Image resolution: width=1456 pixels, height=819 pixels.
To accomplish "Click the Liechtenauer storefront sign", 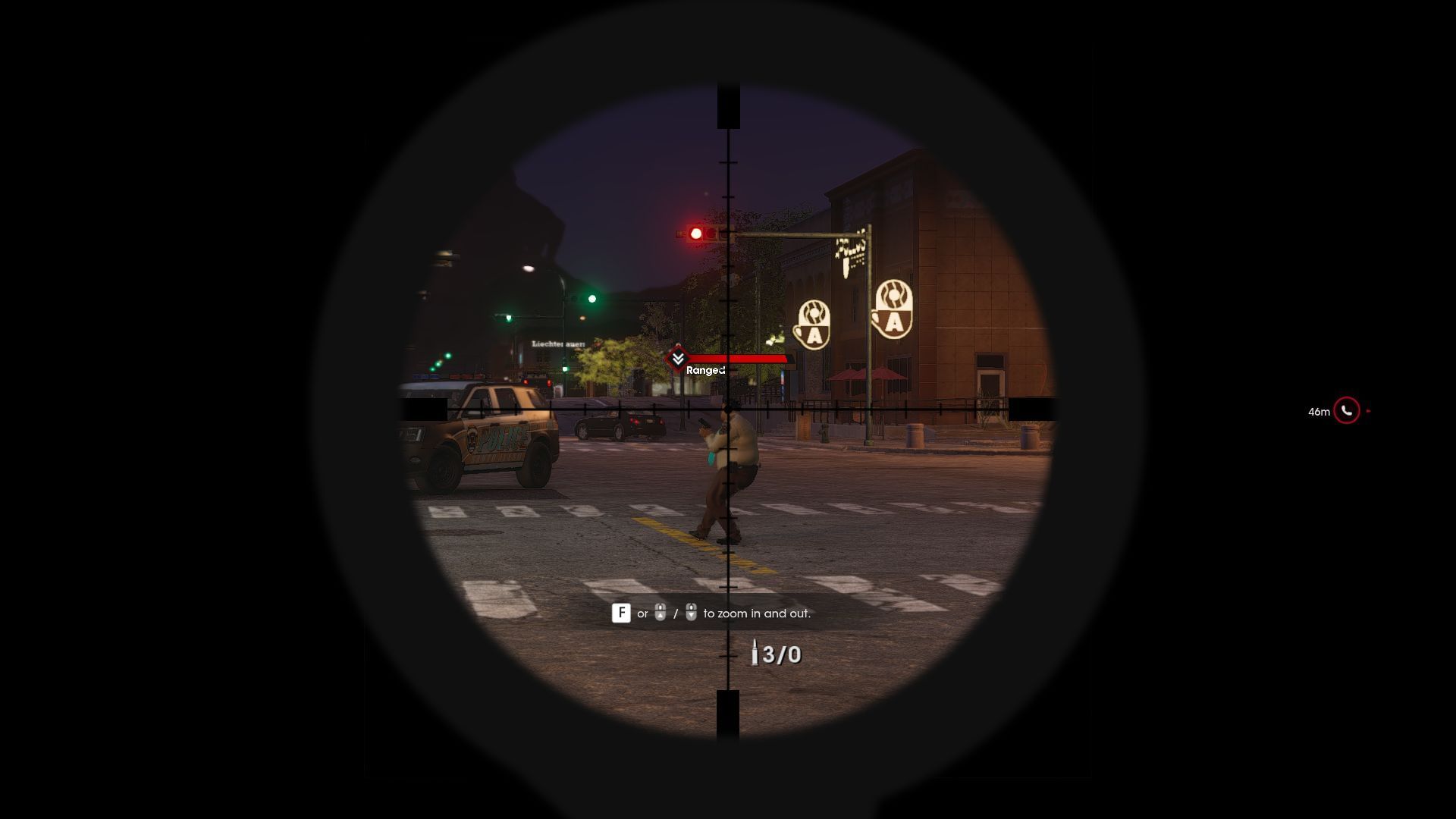I will pos(559,344).
